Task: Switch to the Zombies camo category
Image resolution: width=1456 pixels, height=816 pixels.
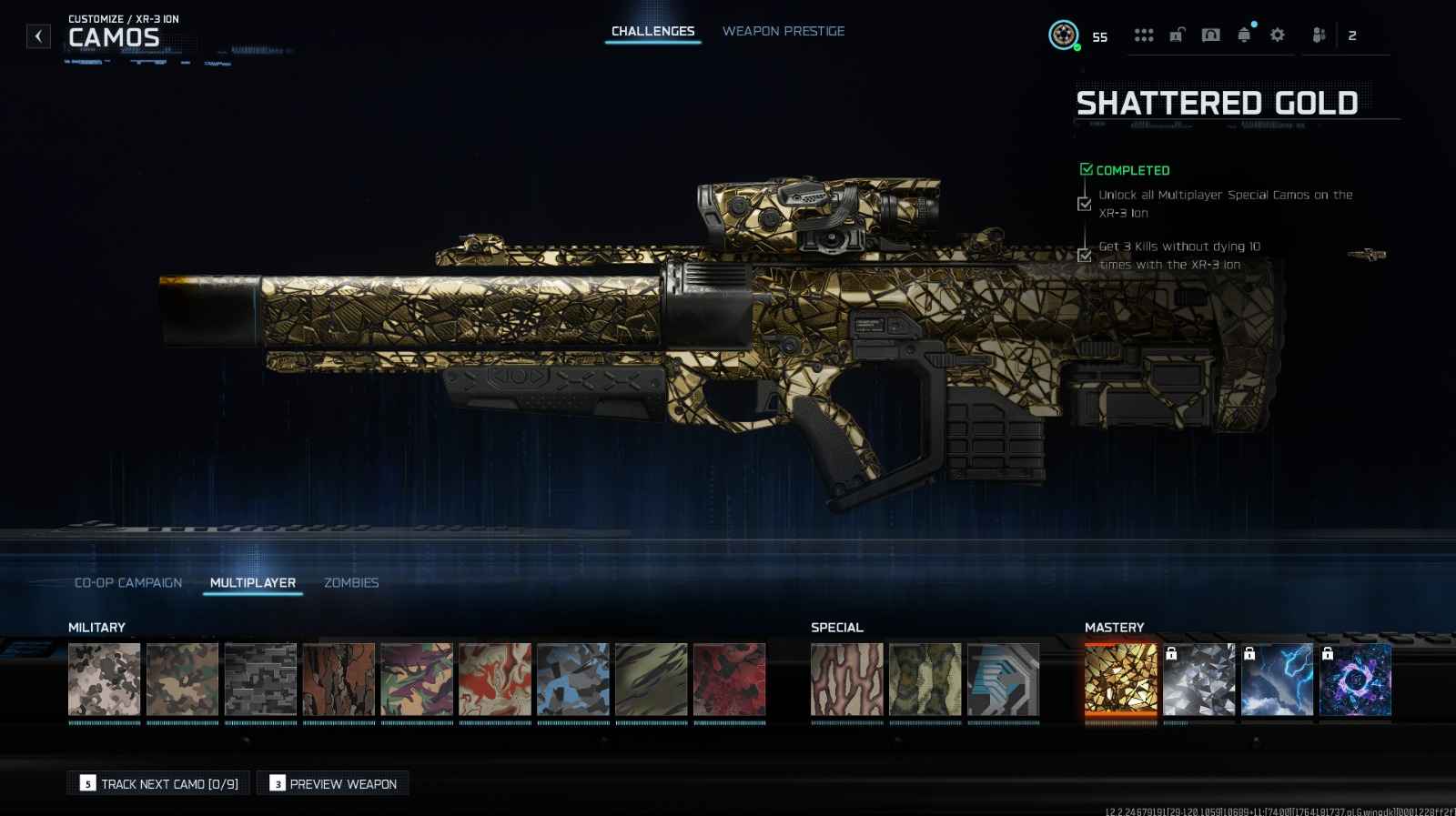Action: click(x=351, y=582)
